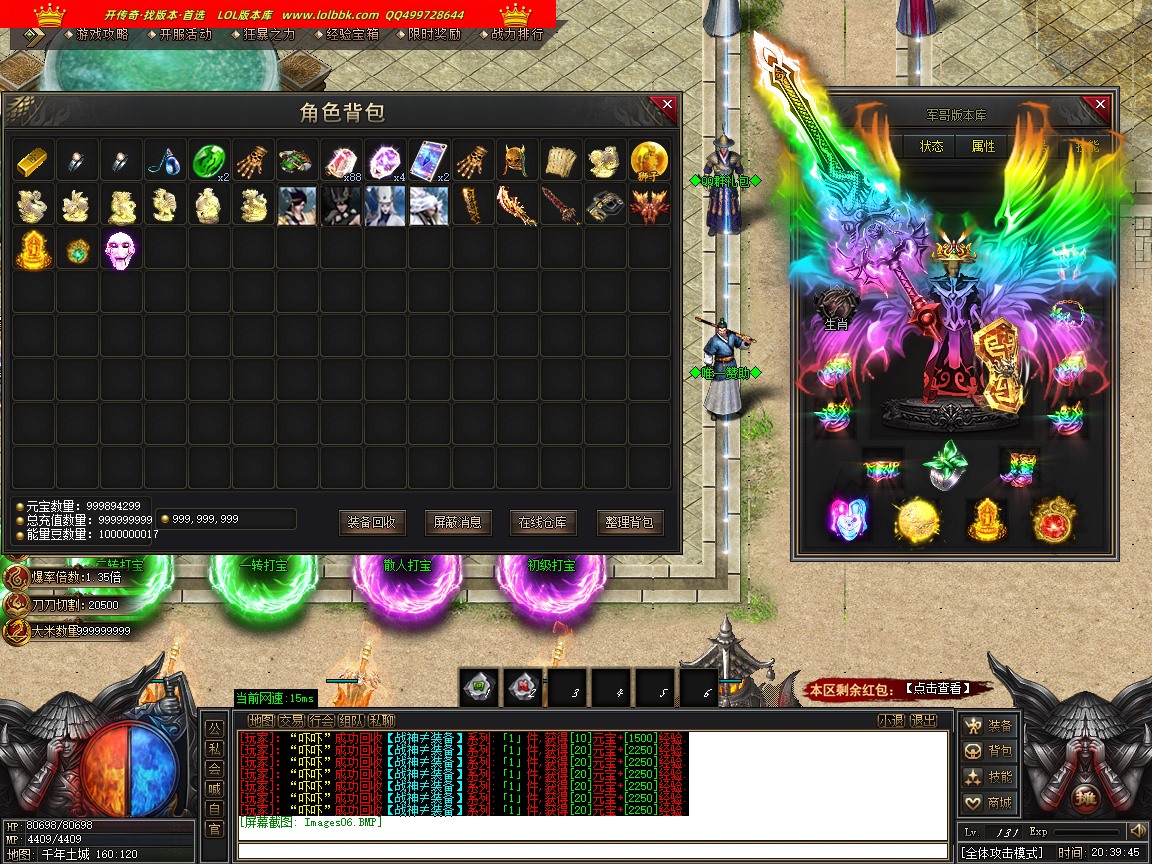
Task: Open the 游戏攻略 game guide menu
Action: coord(102,34)
